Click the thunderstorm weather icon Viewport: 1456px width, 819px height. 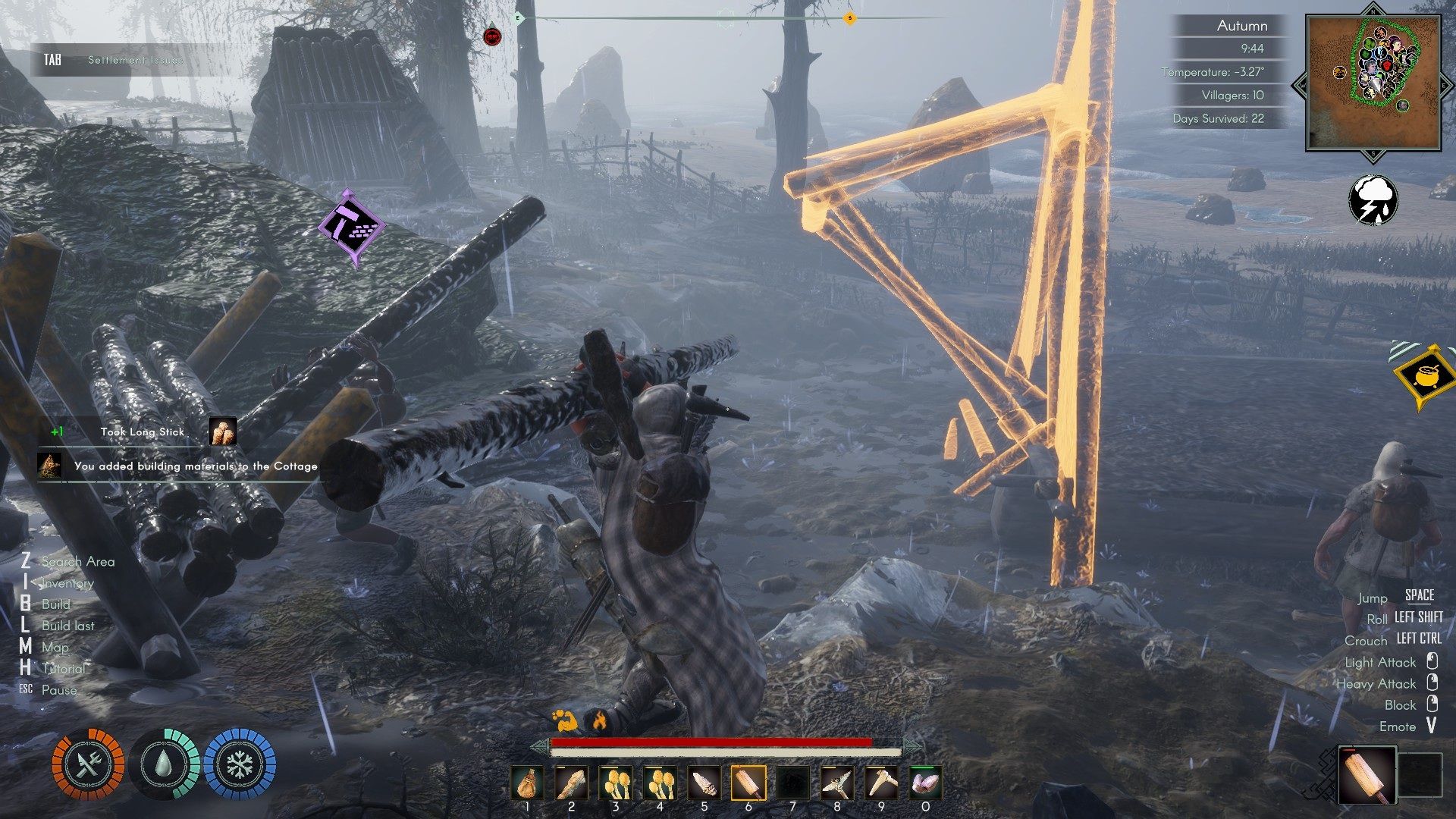[1373, 200]
